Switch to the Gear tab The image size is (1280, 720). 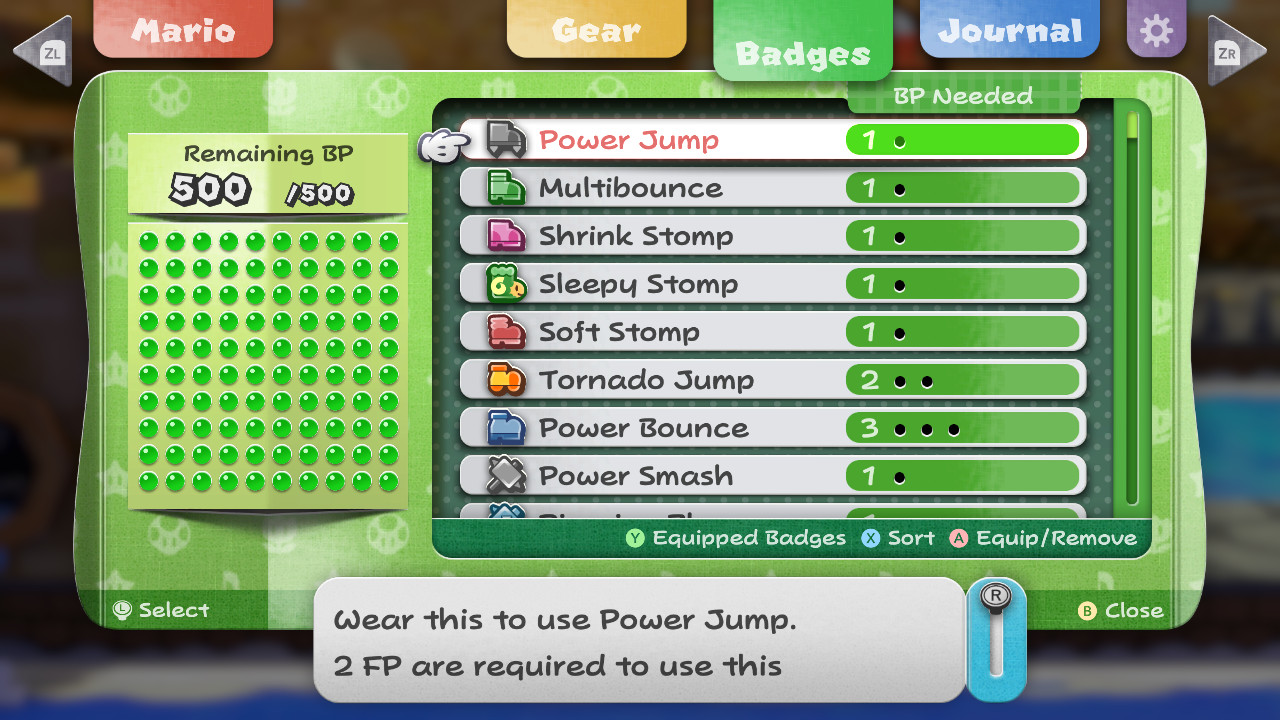coord(596,30)
